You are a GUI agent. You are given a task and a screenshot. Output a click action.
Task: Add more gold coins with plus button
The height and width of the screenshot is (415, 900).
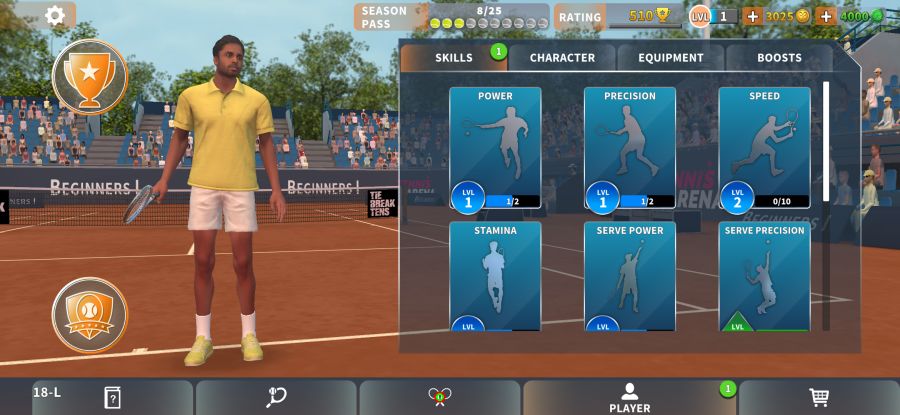pos(752,16)
